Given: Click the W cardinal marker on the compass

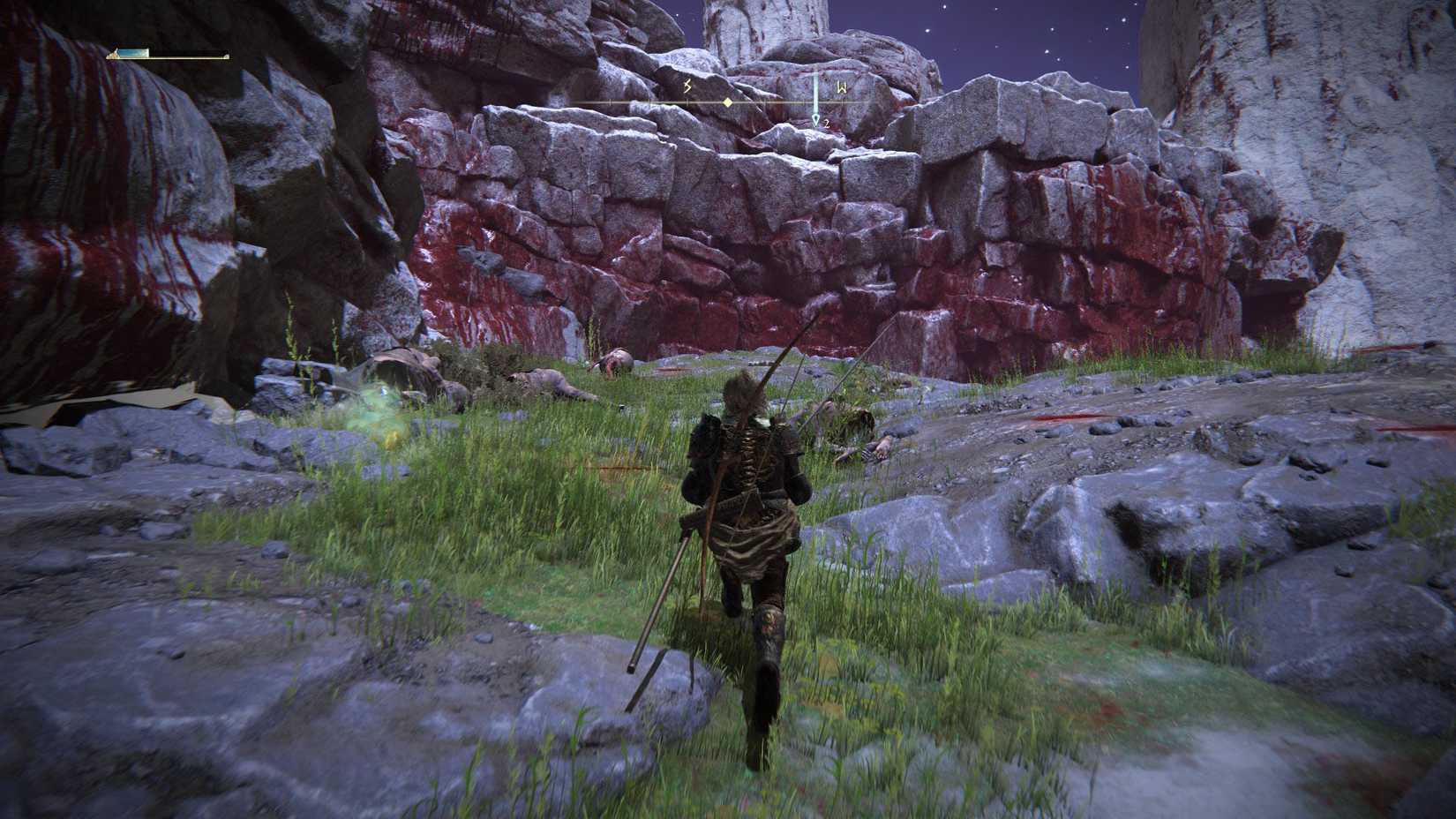Looking at the screenshot, I should 841,87.
